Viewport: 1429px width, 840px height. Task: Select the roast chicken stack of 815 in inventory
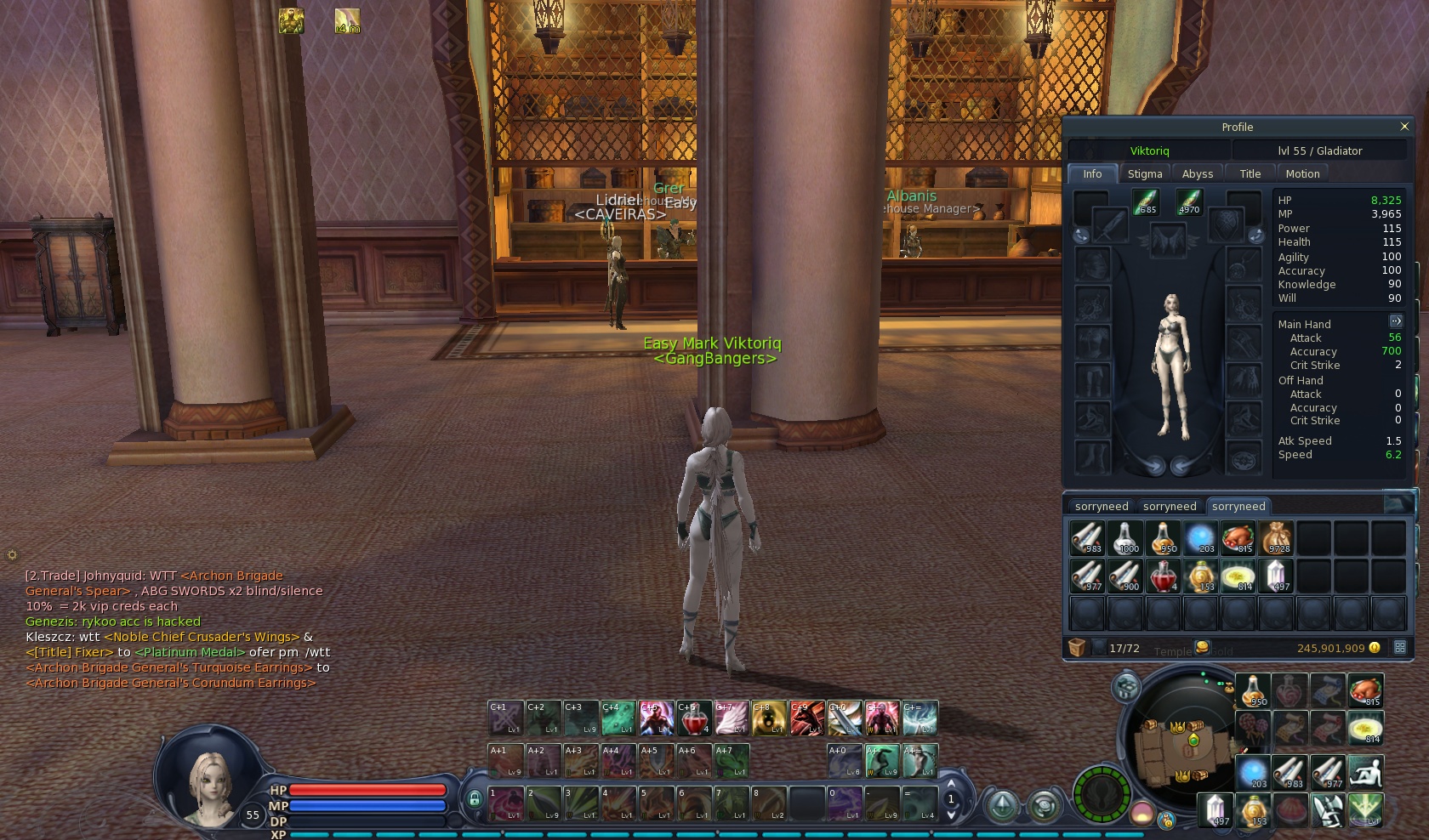1238,538
